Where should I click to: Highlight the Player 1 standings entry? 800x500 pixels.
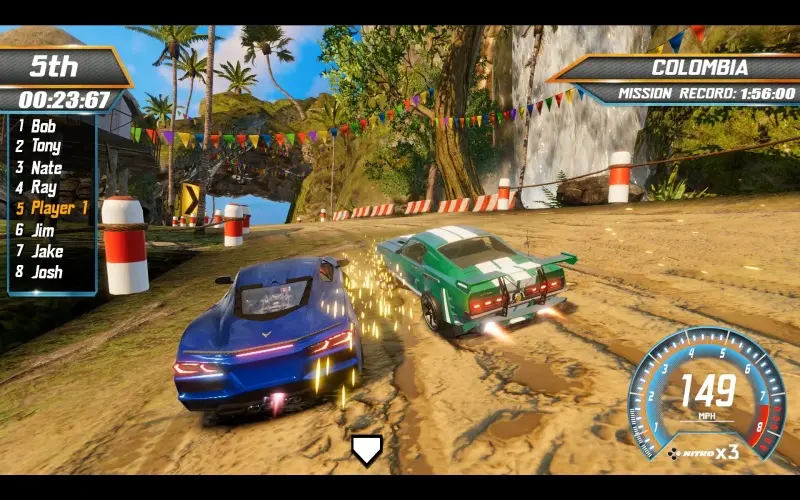59,208
